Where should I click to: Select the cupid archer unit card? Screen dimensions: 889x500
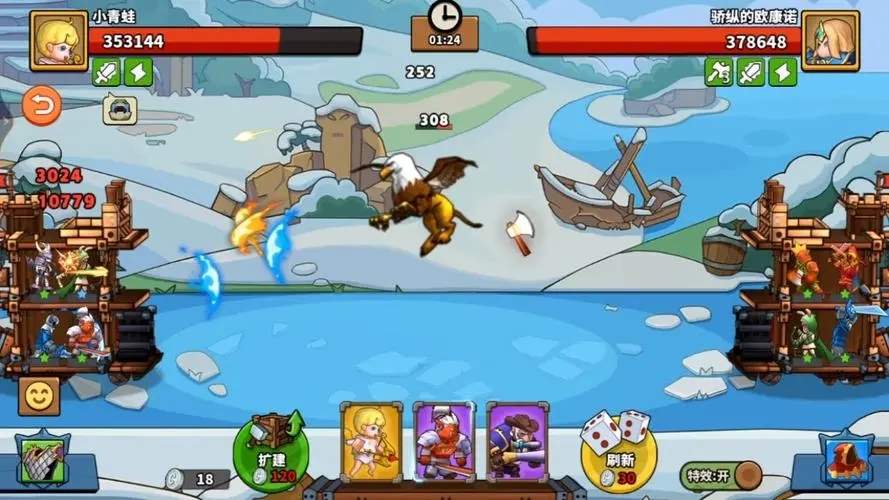pyautogui.click(x=371, y=442)
